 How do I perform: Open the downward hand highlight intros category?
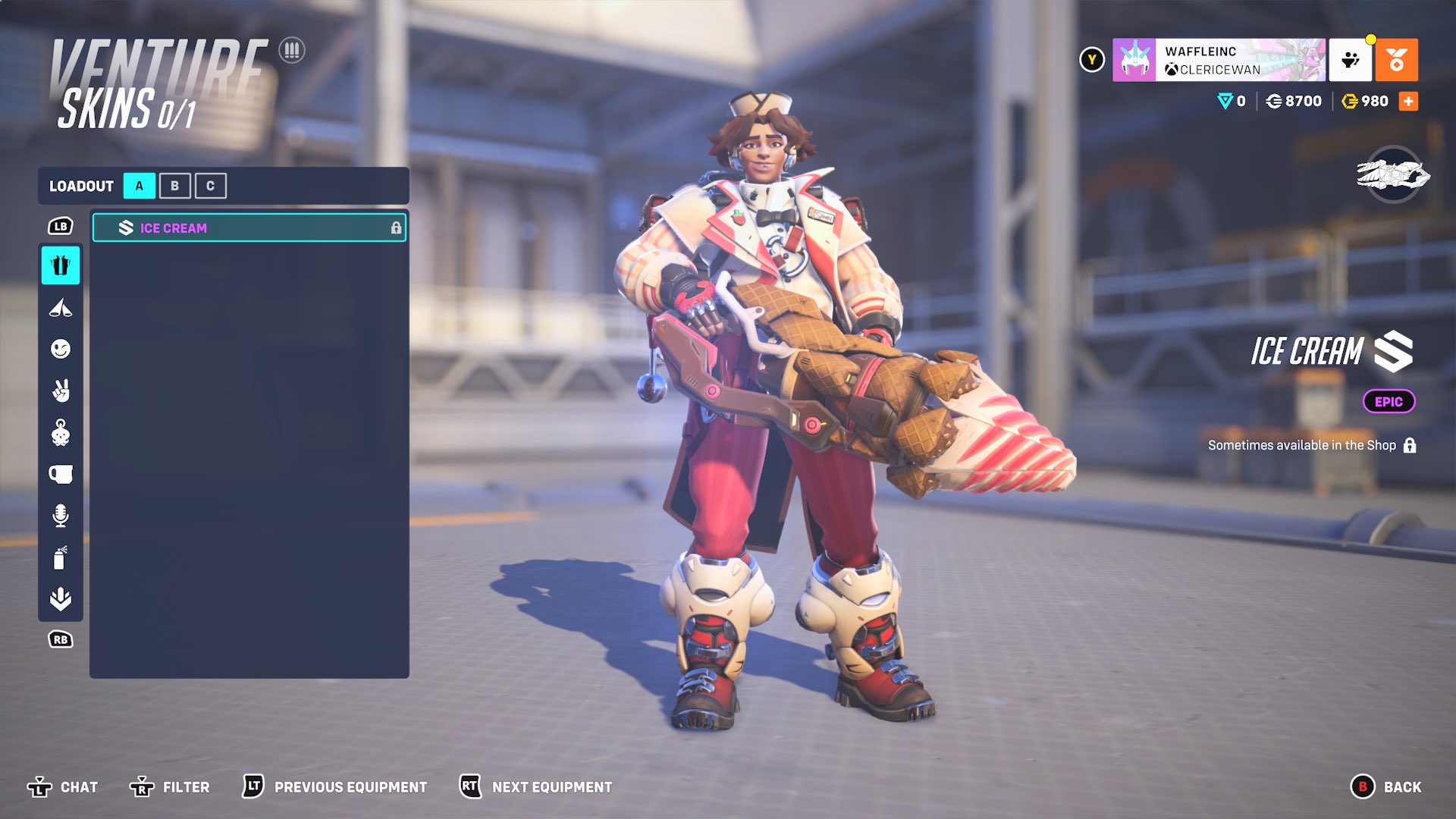(61, 599)
